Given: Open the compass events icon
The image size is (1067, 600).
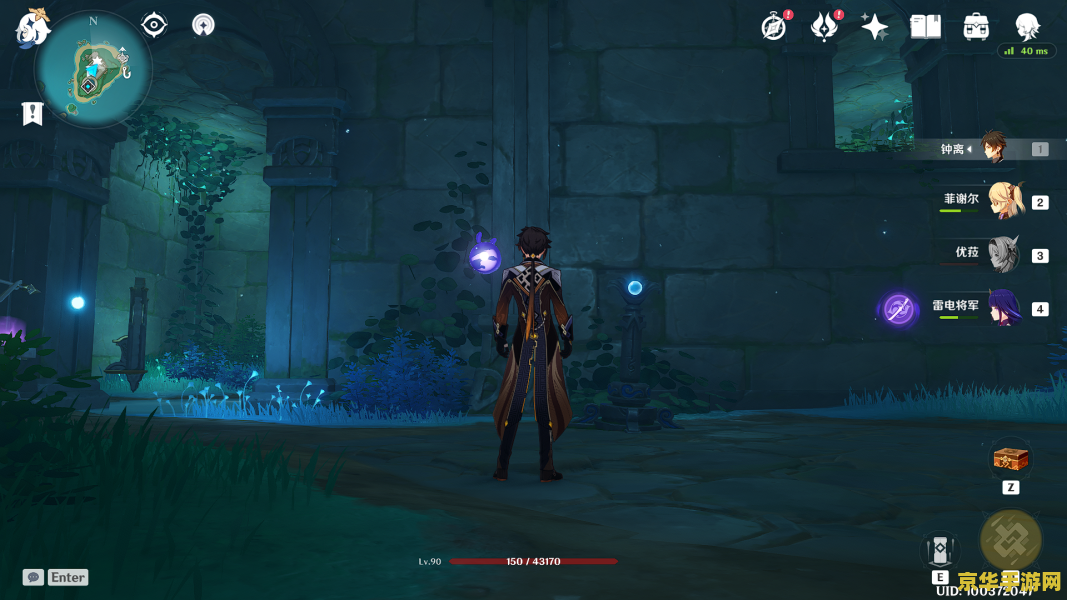Looking at the screenshot, I should click(x=774, y=27).
